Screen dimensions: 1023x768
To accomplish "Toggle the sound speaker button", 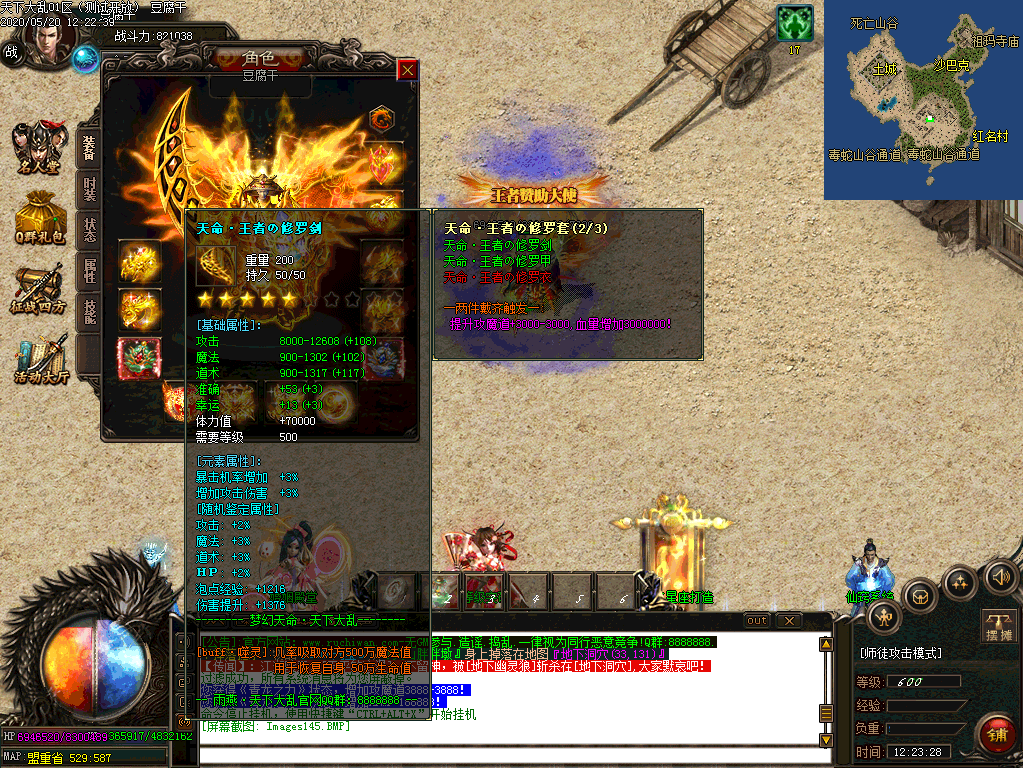I will tap(1000, 577).
